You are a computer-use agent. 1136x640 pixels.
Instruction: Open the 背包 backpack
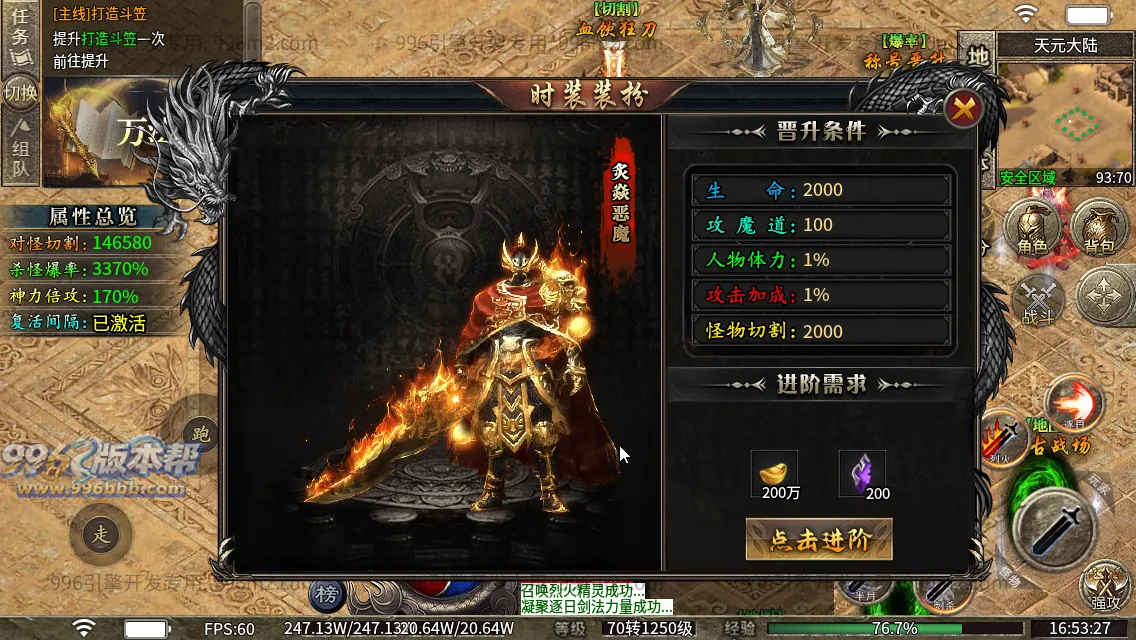coord(1098,228)
